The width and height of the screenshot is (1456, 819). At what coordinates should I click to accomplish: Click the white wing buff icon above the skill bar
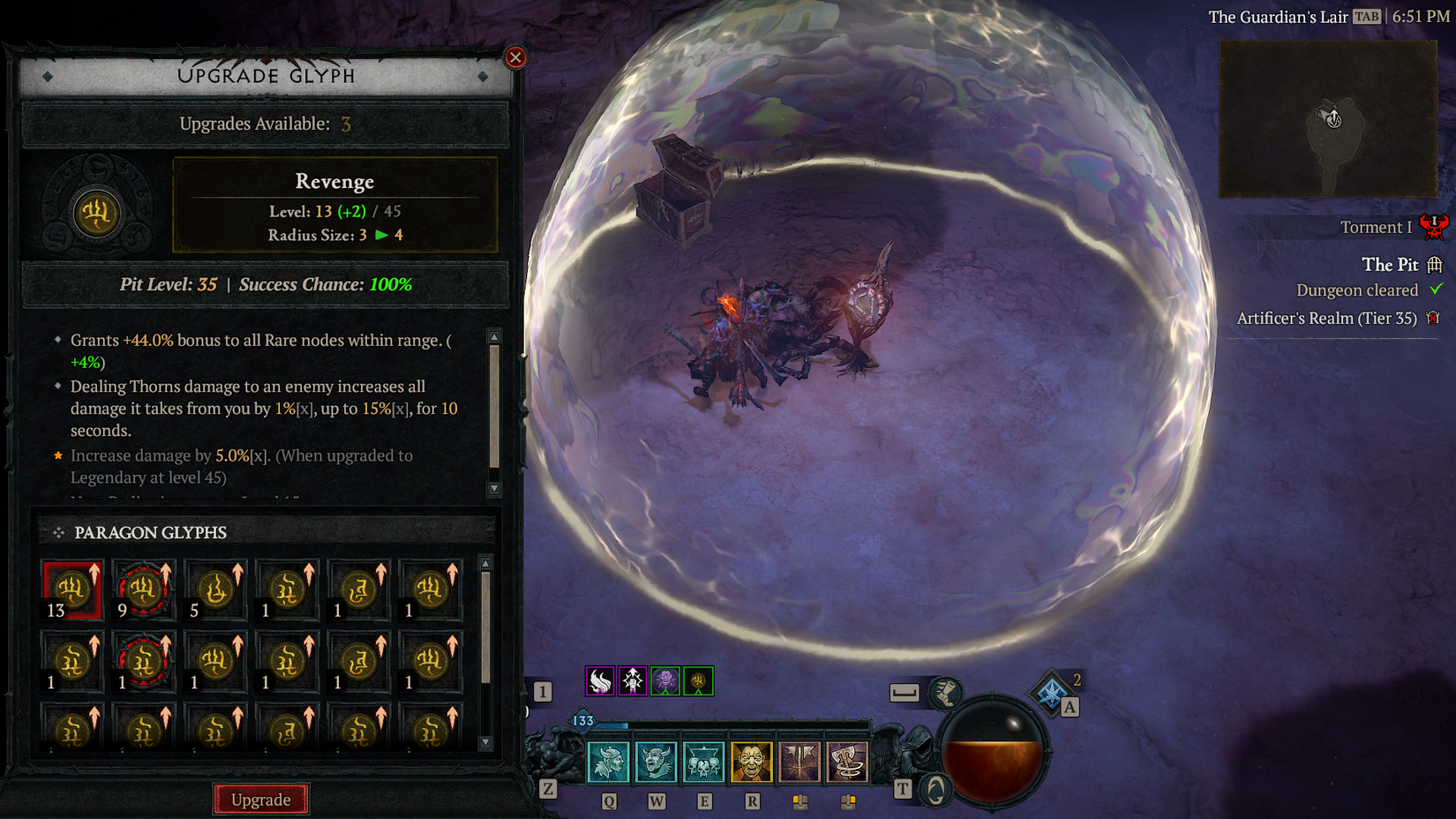(x=599, y=680)
